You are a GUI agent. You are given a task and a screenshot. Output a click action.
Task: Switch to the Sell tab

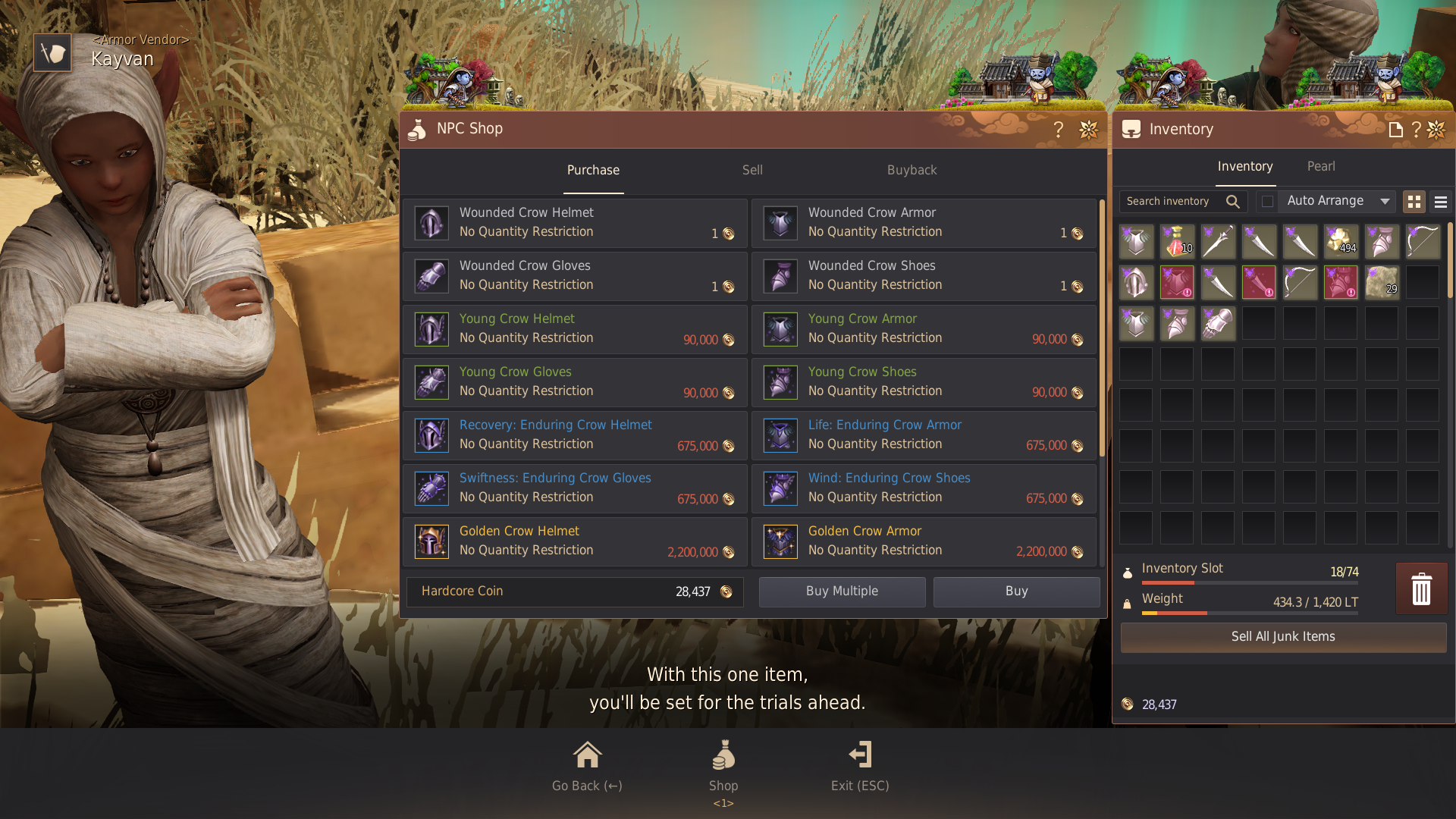point(752,170)
